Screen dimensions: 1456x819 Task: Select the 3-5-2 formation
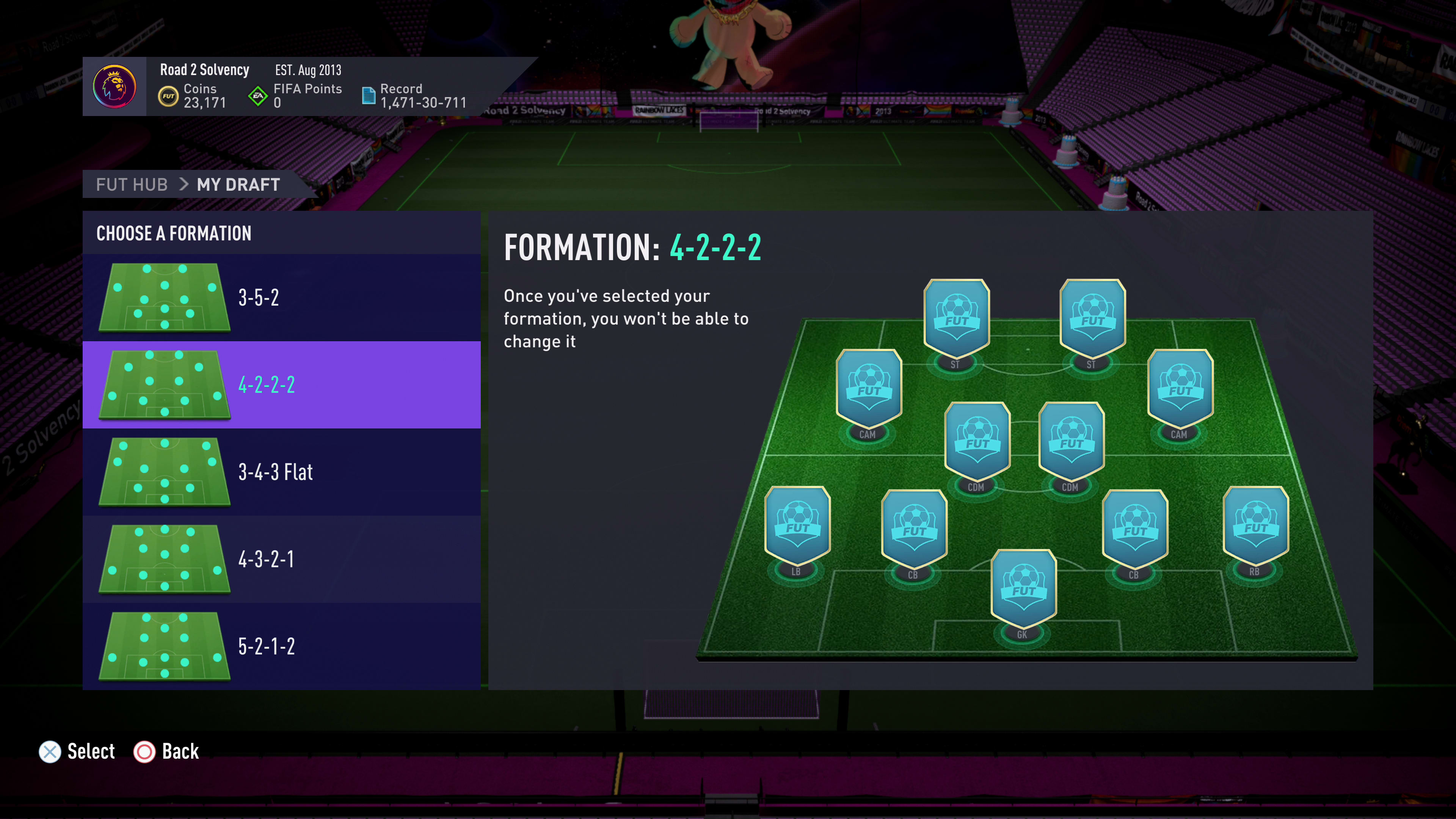point(281,297)
